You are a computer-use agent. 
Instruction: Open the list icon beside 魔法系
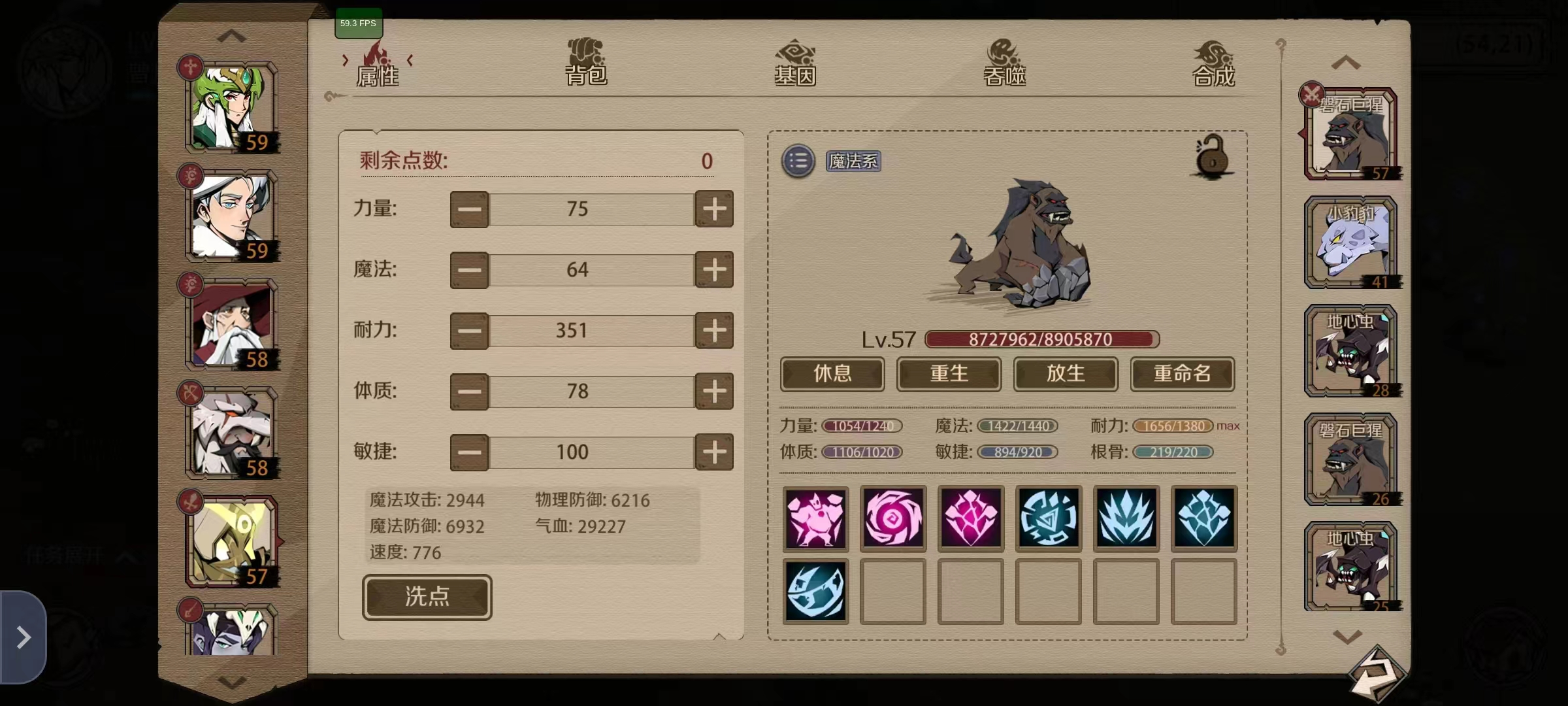click(798, 161)
